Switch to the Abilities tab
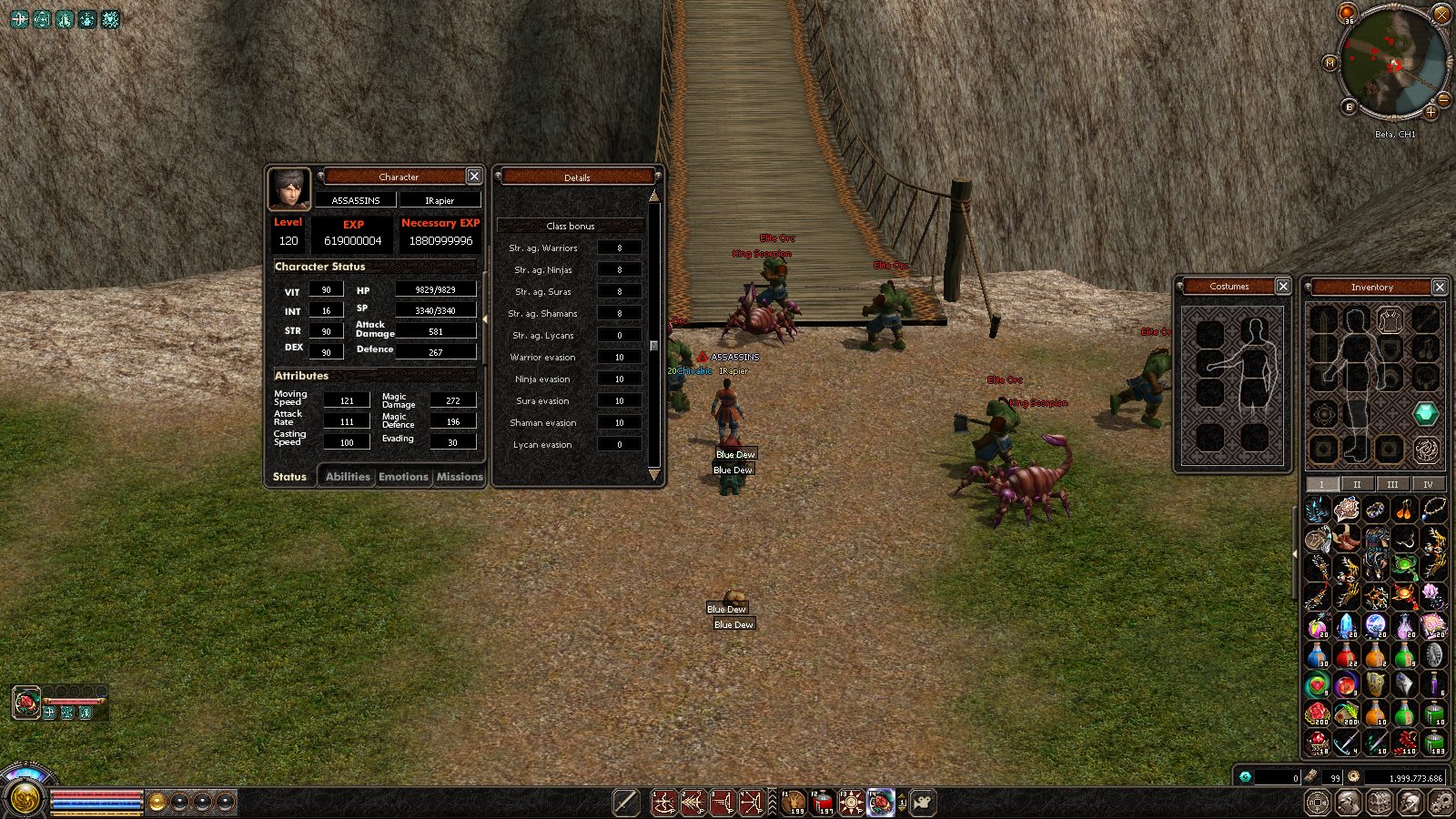Screen dimensions: 1456x819 click(348, 477)
